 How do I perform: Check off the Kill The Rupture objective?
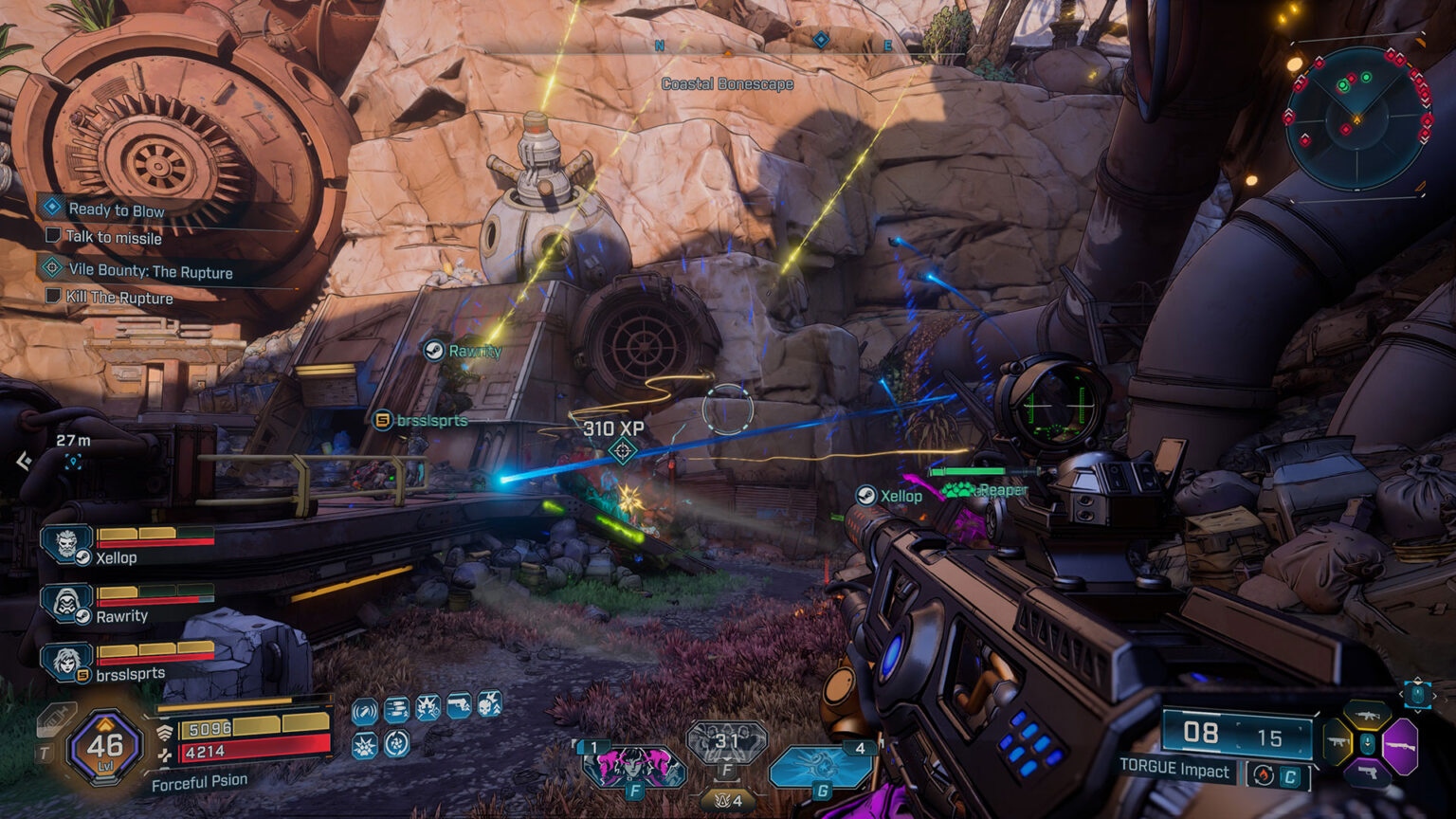(x=54, y=298)
